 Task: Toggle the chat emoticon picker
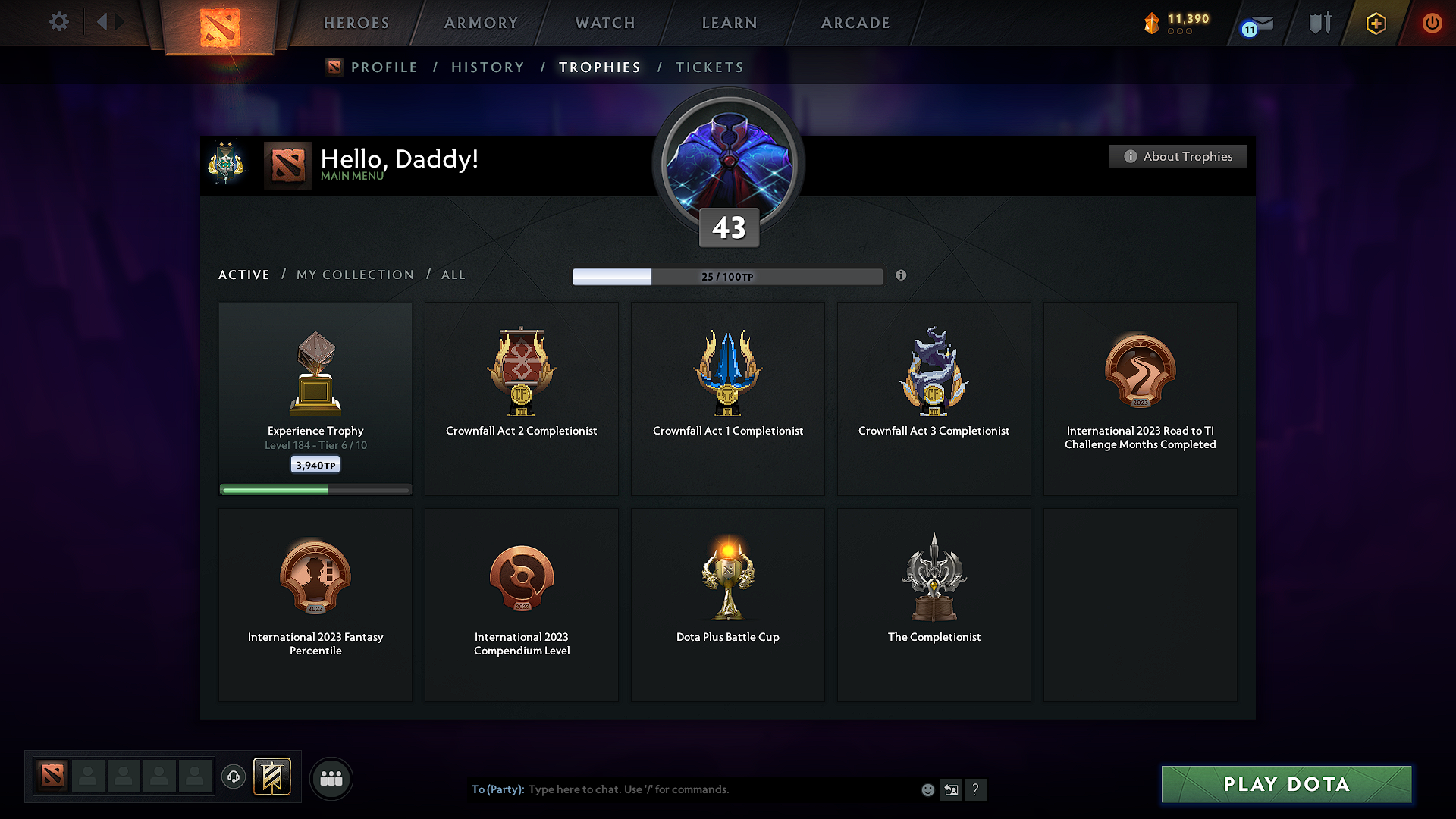point(927,789)
